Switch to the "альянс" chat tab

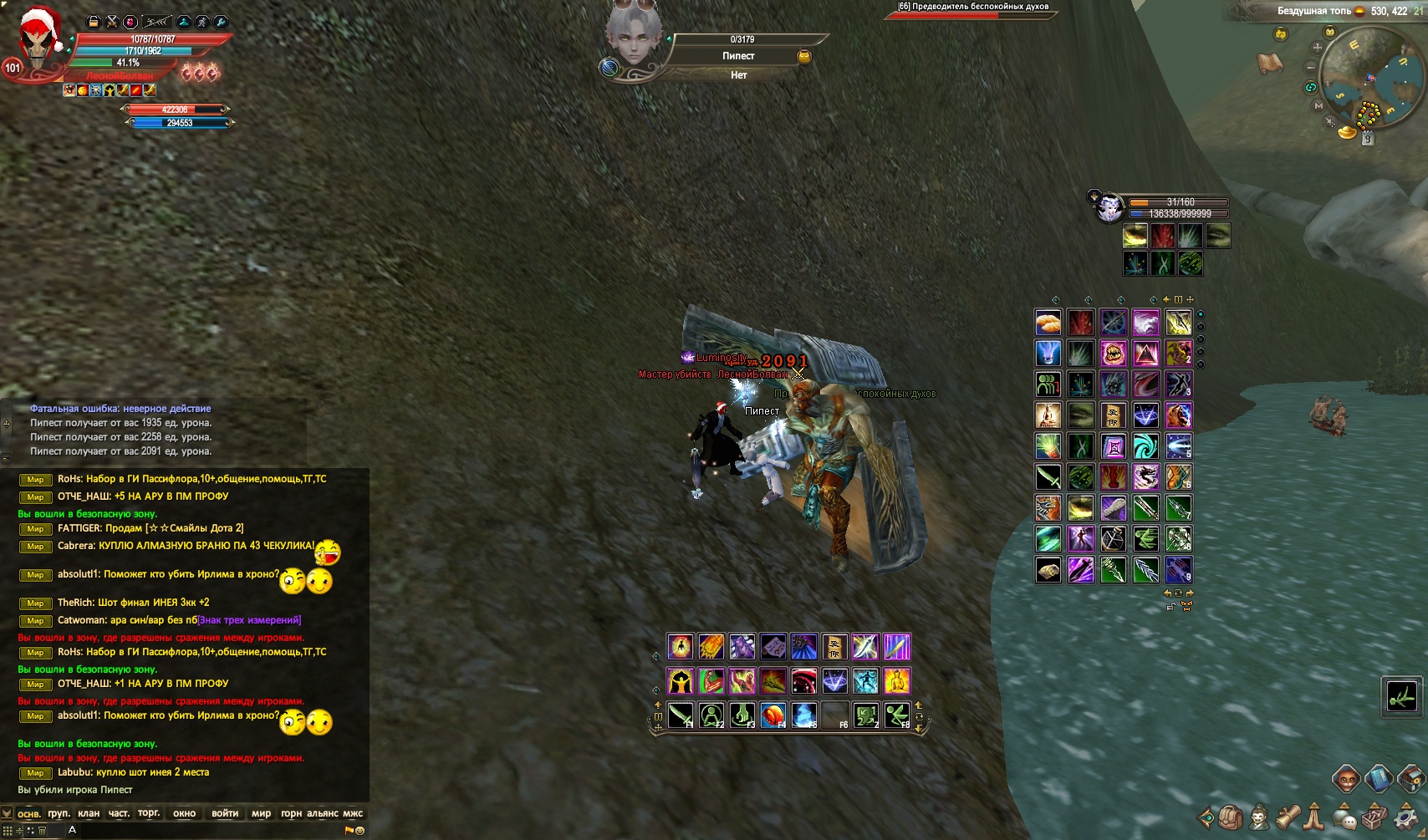[x=322, y=813]
